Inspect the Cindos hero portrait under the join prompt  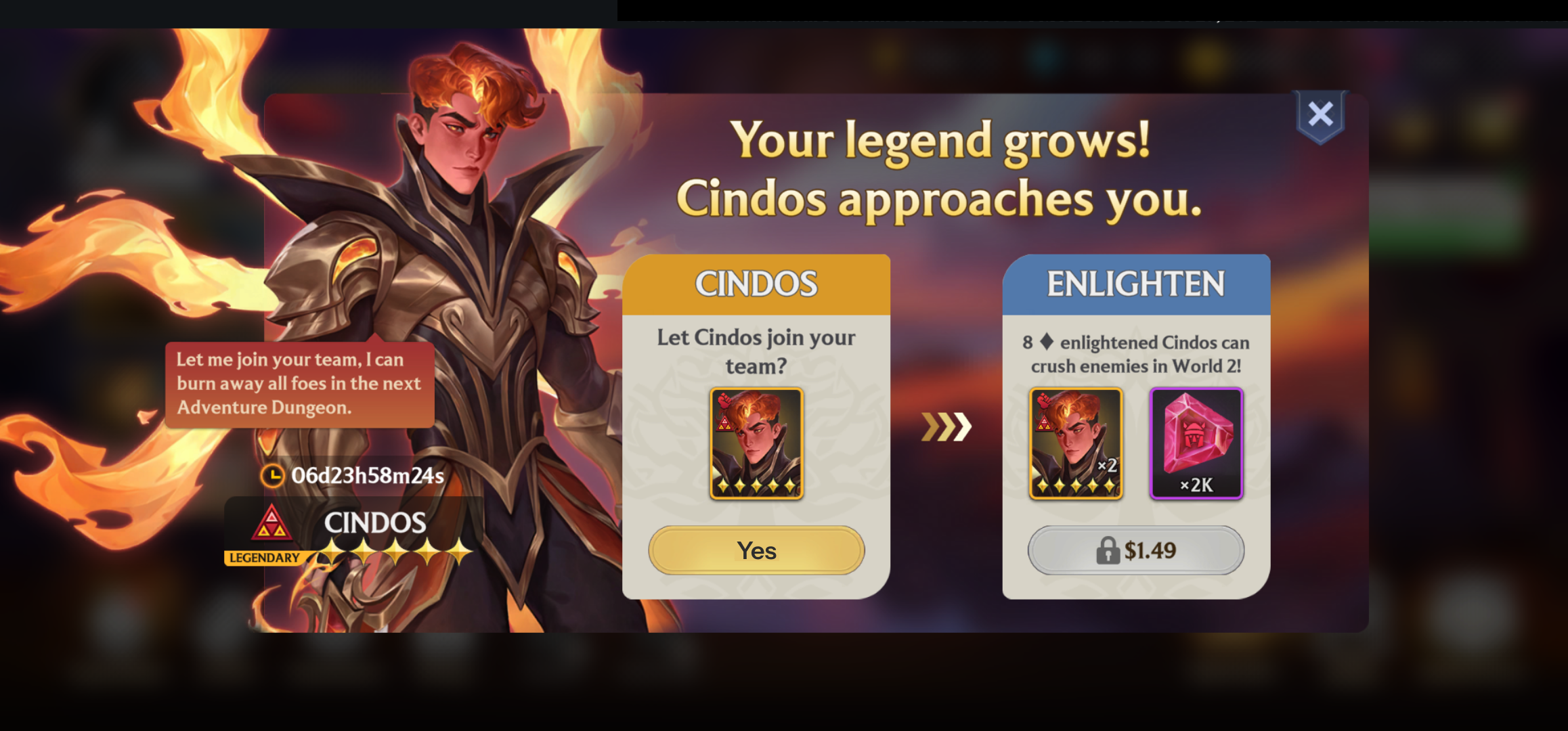(756, 443)
